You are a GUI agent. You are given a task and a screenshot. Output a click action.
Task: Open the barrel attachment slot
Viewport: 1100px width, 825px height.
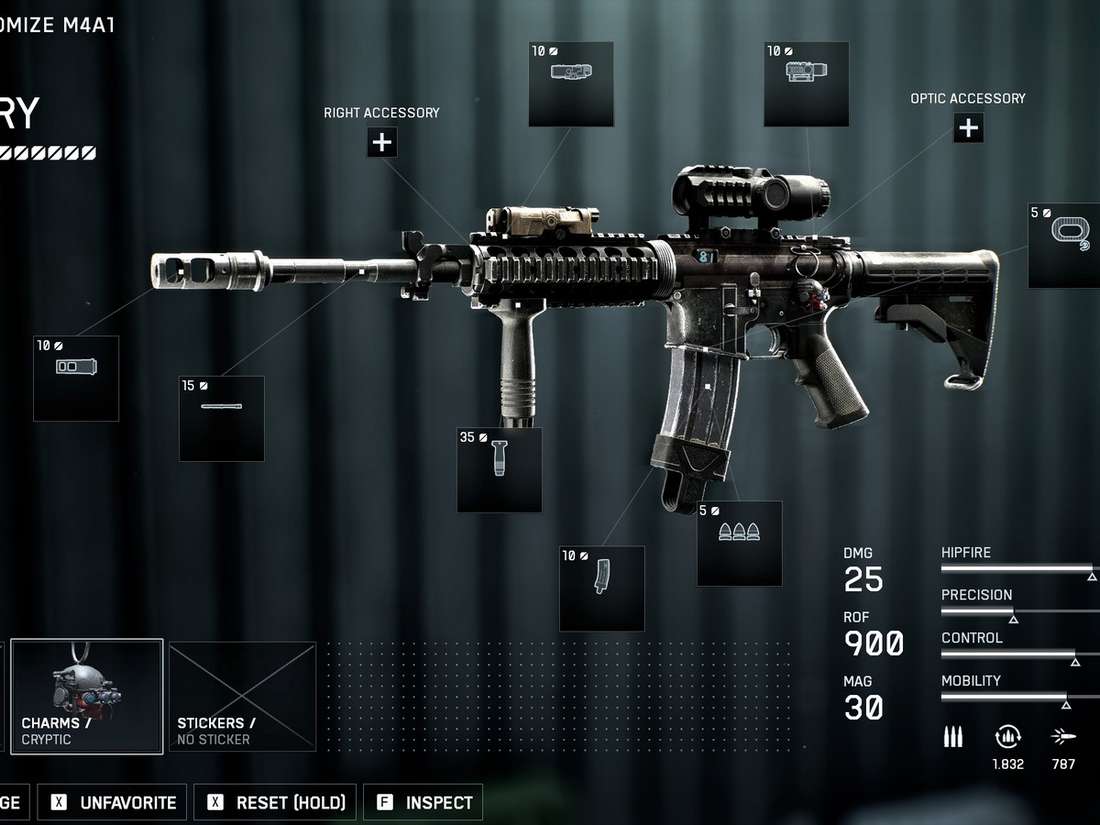tap(222, 418)
